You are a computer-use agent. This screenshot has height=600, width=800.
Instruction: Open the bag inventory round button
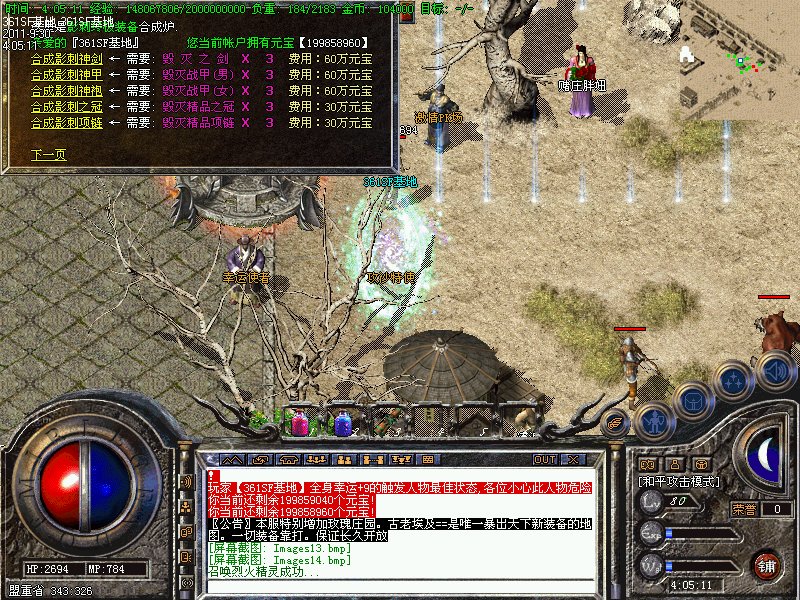click(693, 402)
